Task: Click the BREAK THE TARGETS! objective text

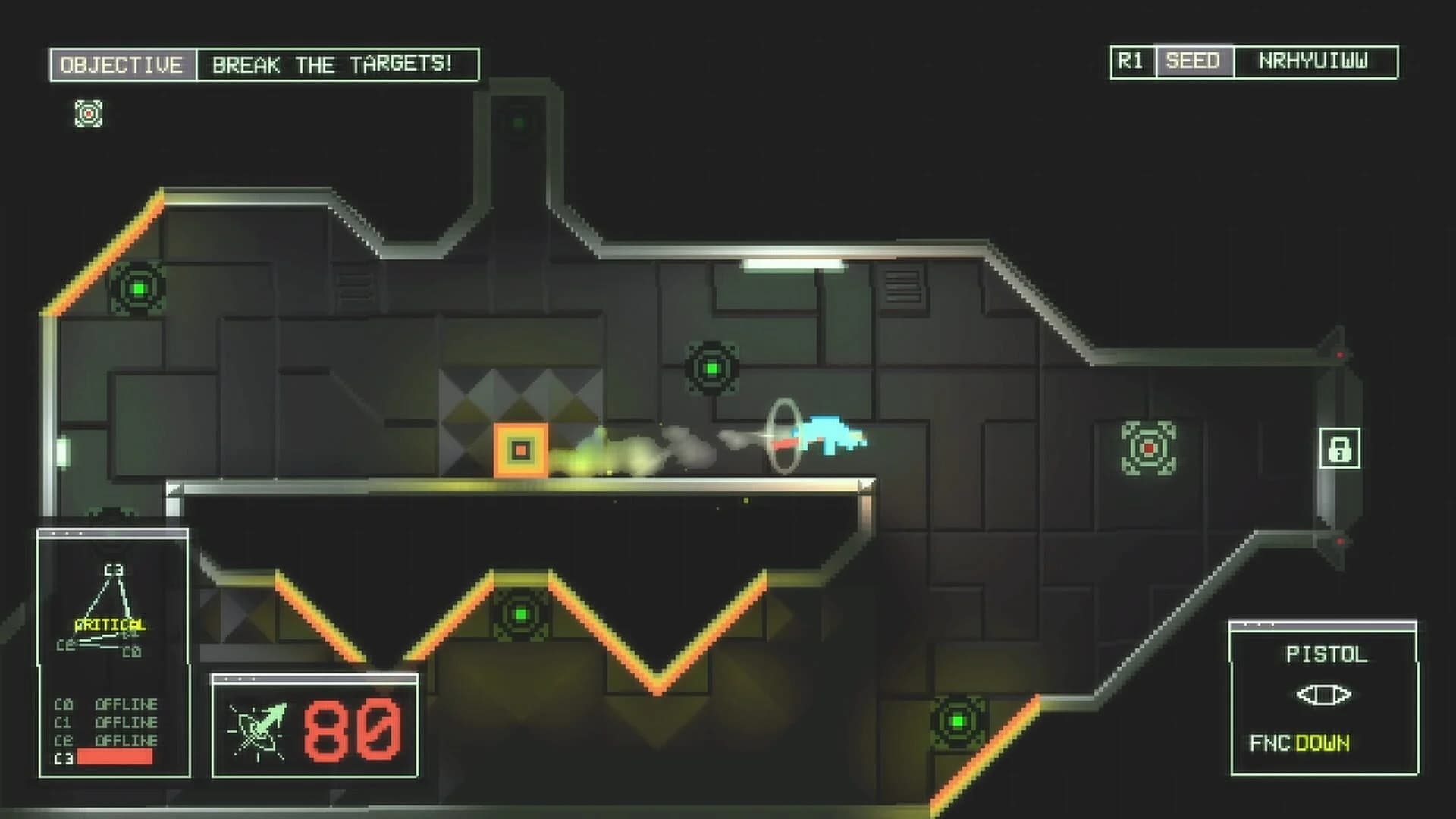Action: click(331, 63)
